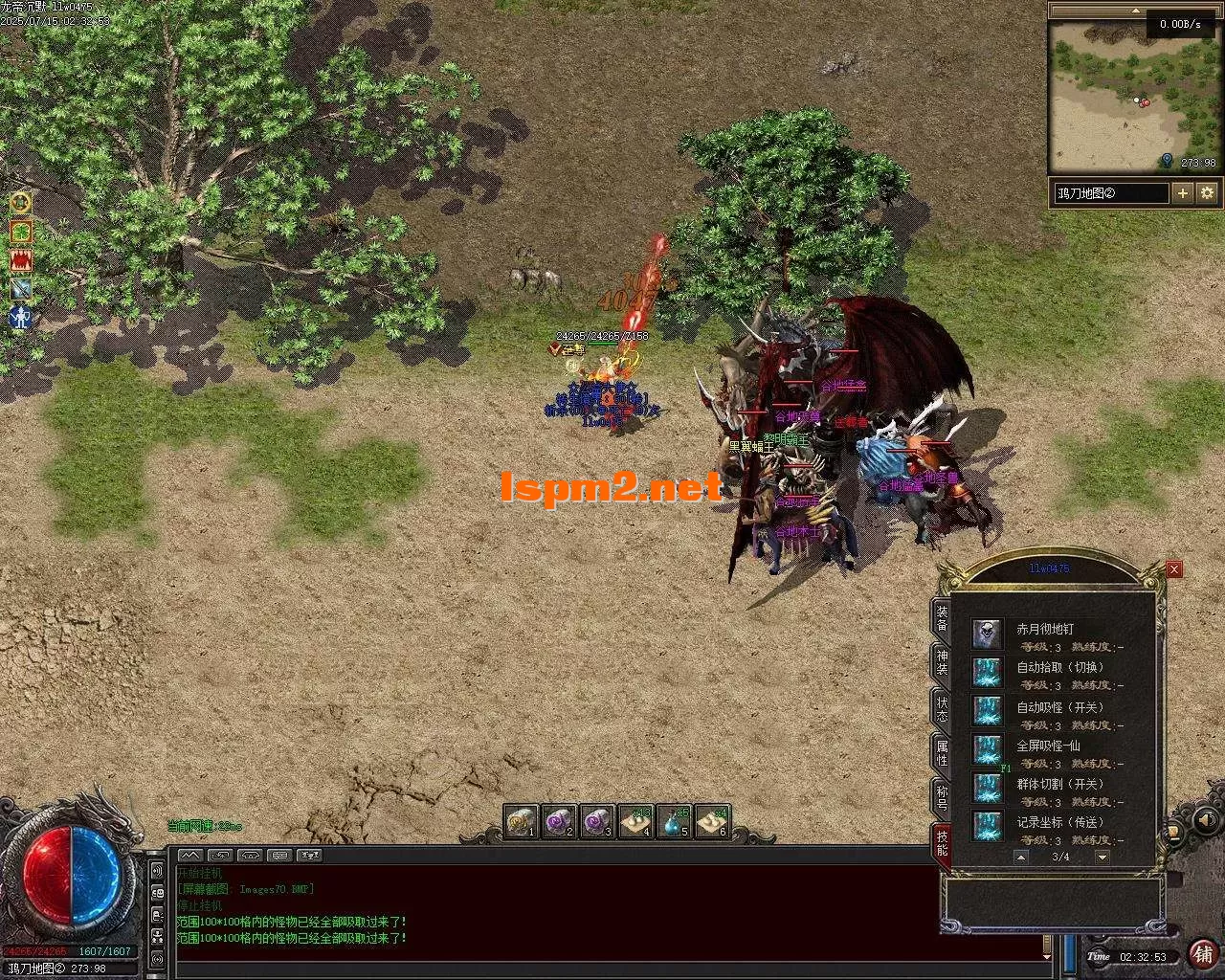The image size is (1225, 980).
Task: Use the yellow scroll in hotbar slot 1
Action: 522,821
